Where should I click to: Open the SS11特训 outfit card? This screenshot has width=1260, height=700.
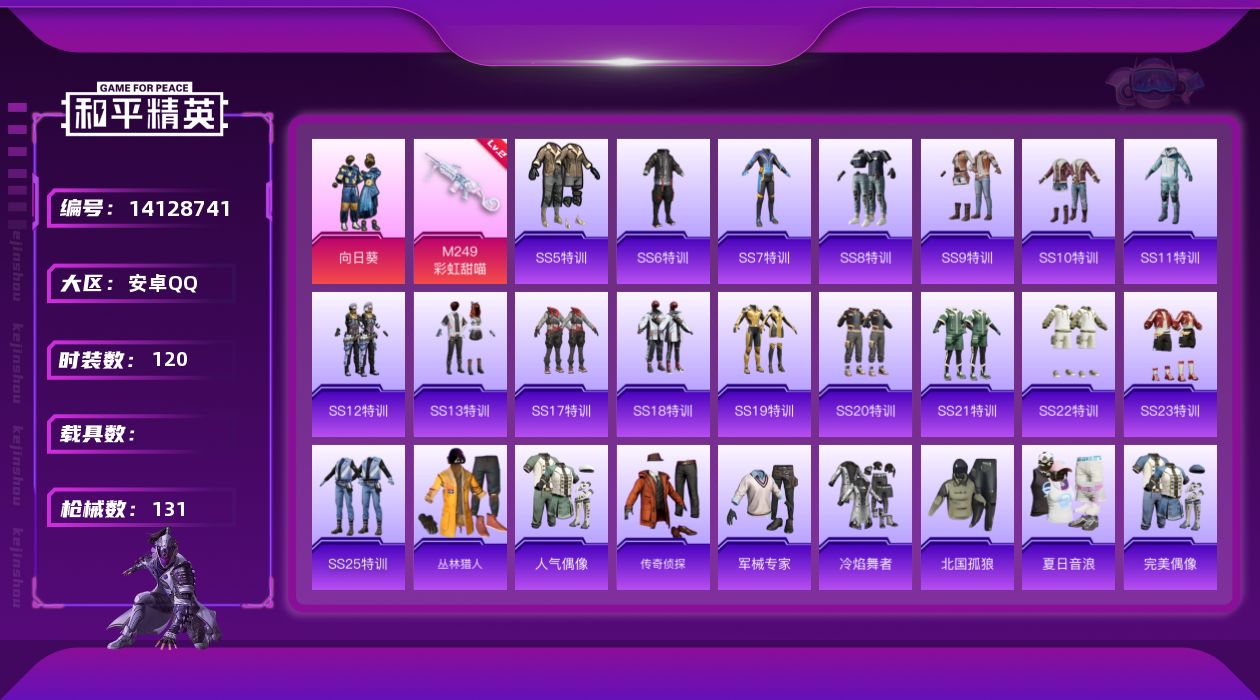click(x=1170, y=211)
